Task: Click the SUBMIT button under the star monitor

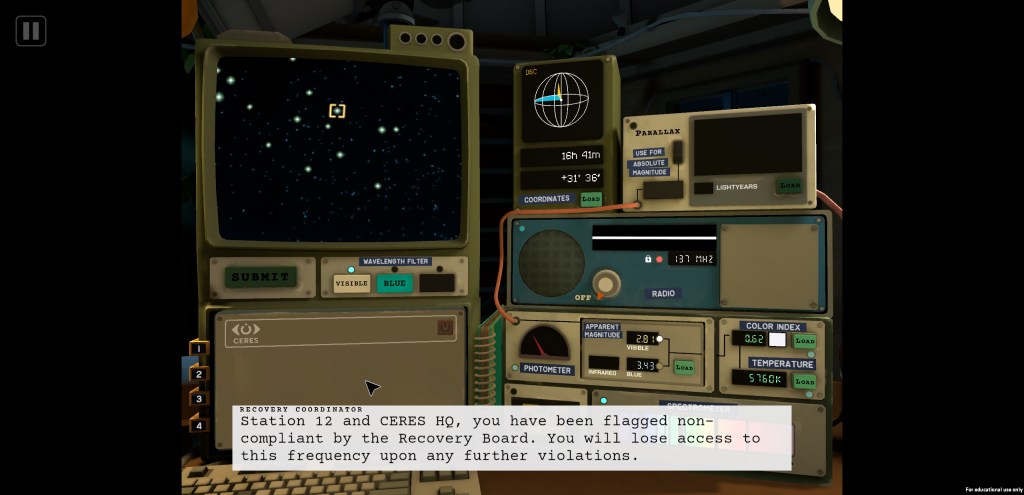Action: pyautogui.click(x=260, y=277)
